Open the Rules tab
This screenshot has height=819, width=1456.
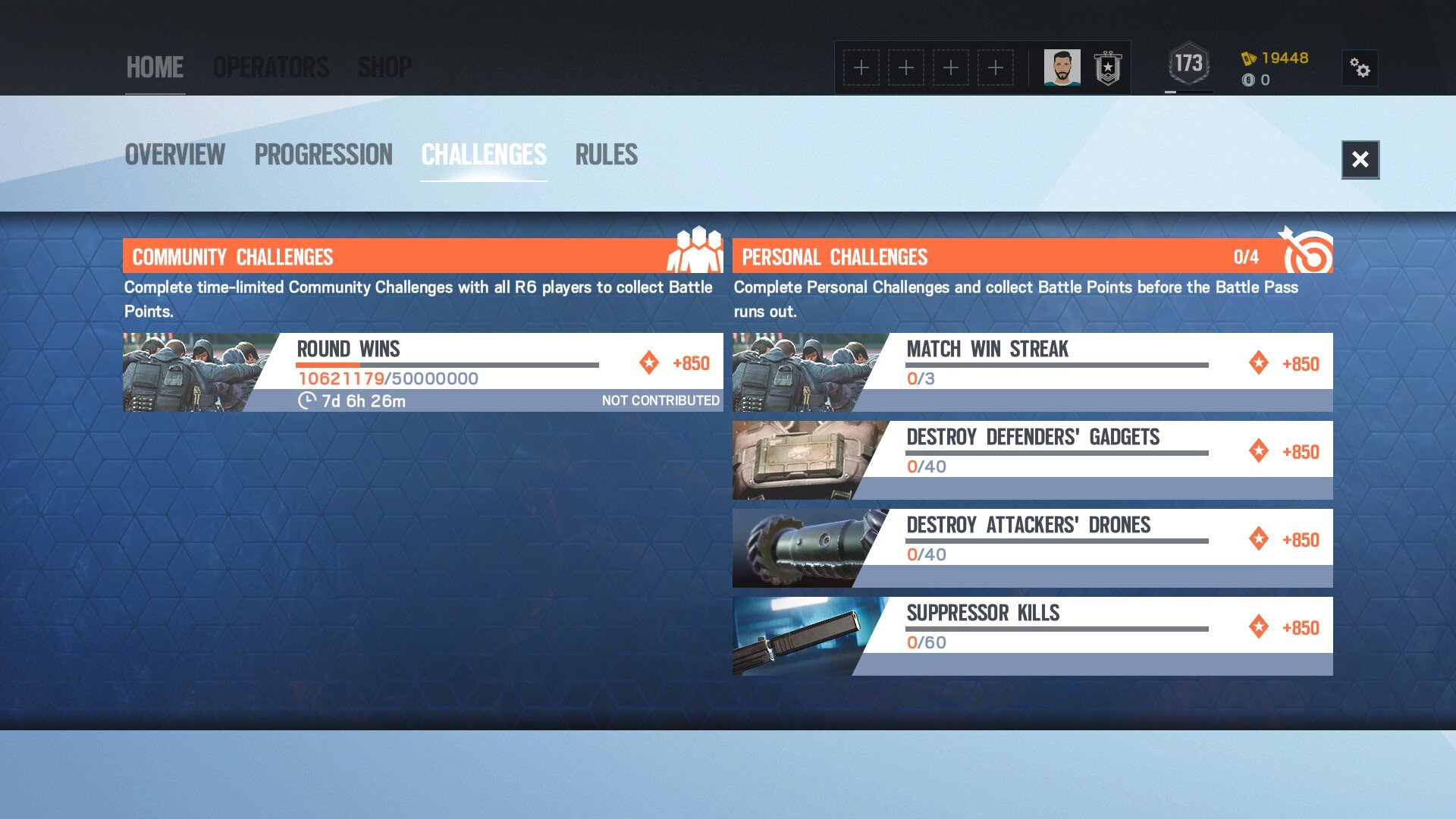click(x=606, y=155)
